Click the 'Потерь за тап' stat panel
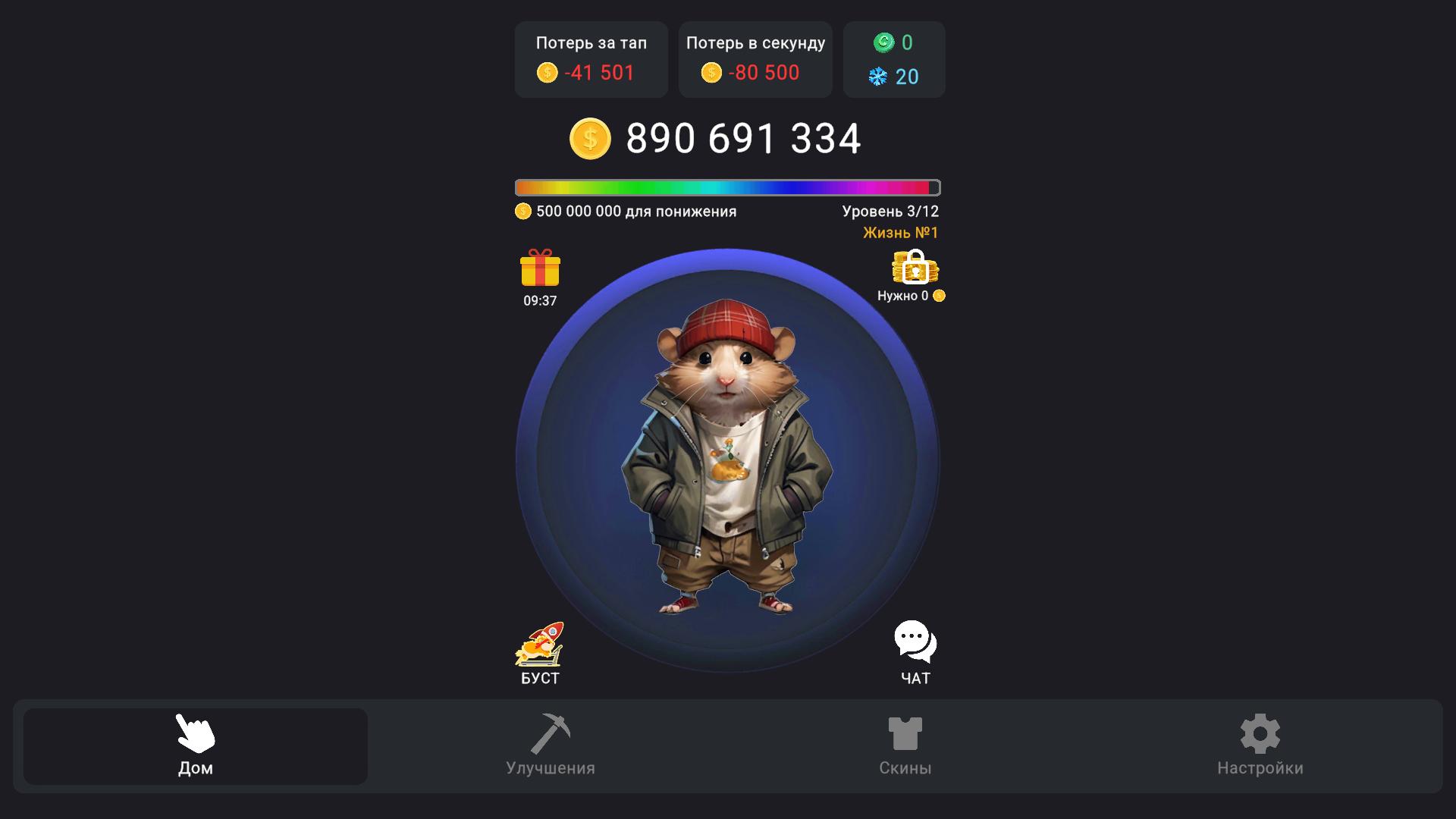1456x819 pixels. click(x=591, y=59)
